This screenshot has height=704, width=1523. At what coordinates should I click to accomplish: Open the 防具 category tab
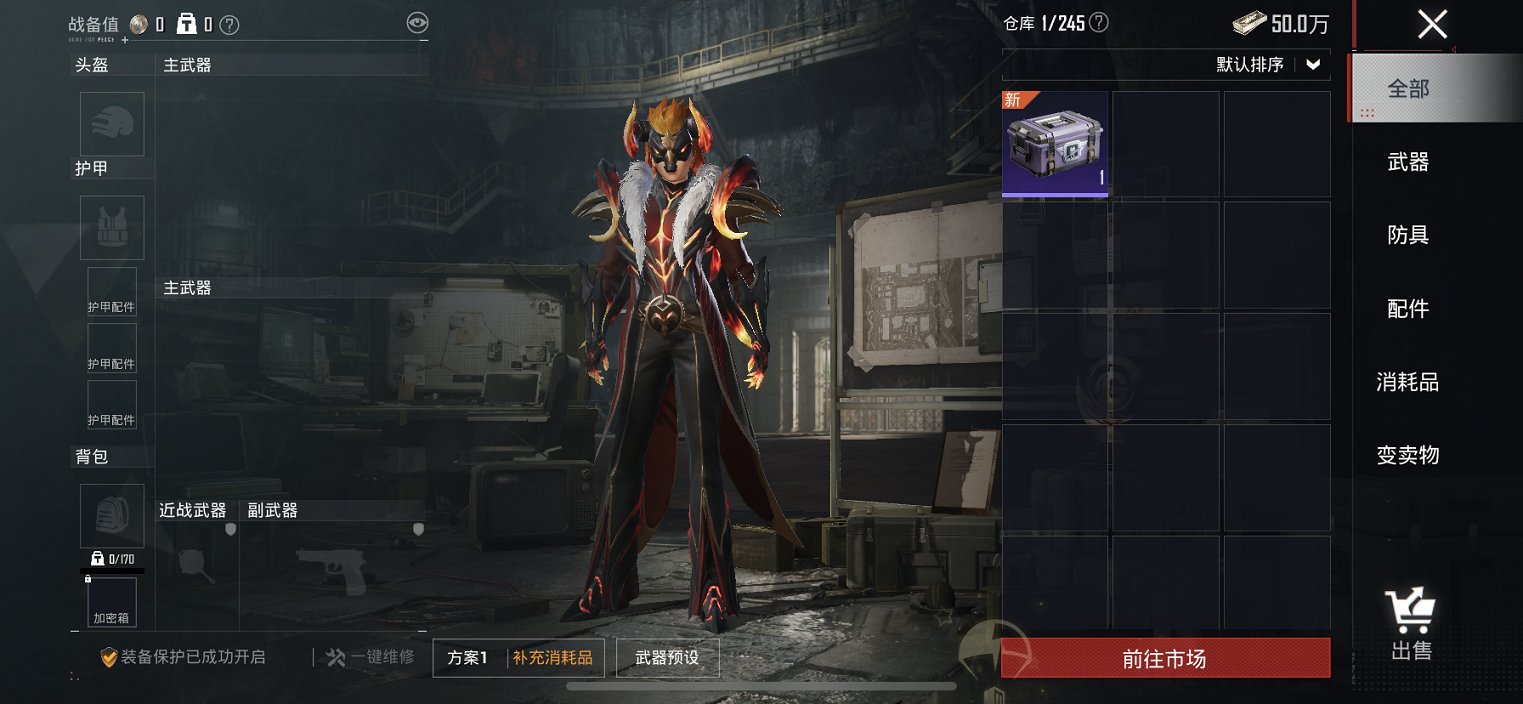1408,235
